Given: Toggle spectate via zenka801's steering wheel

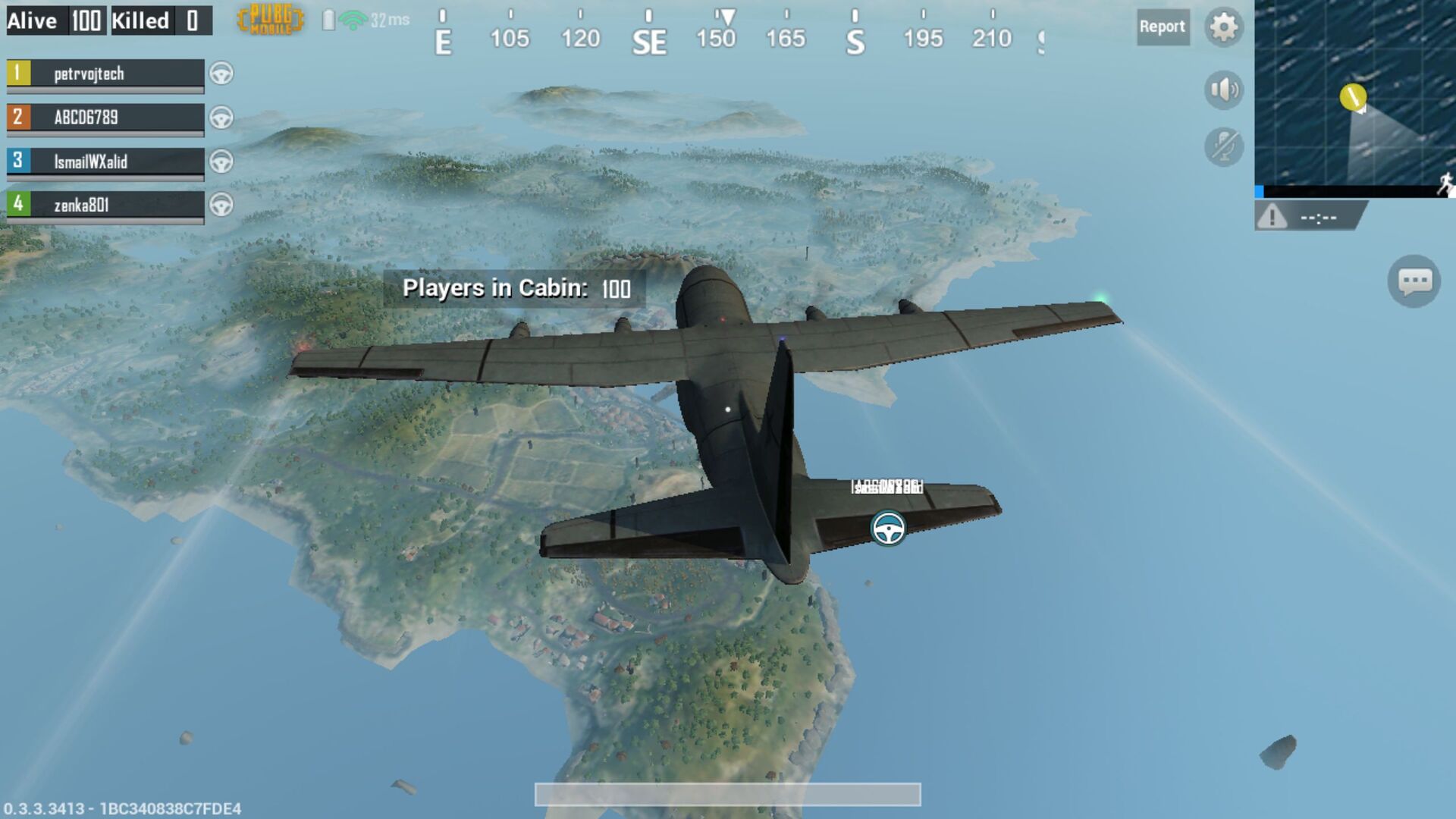Looking at the screenshot, I should tap(221, 206).
